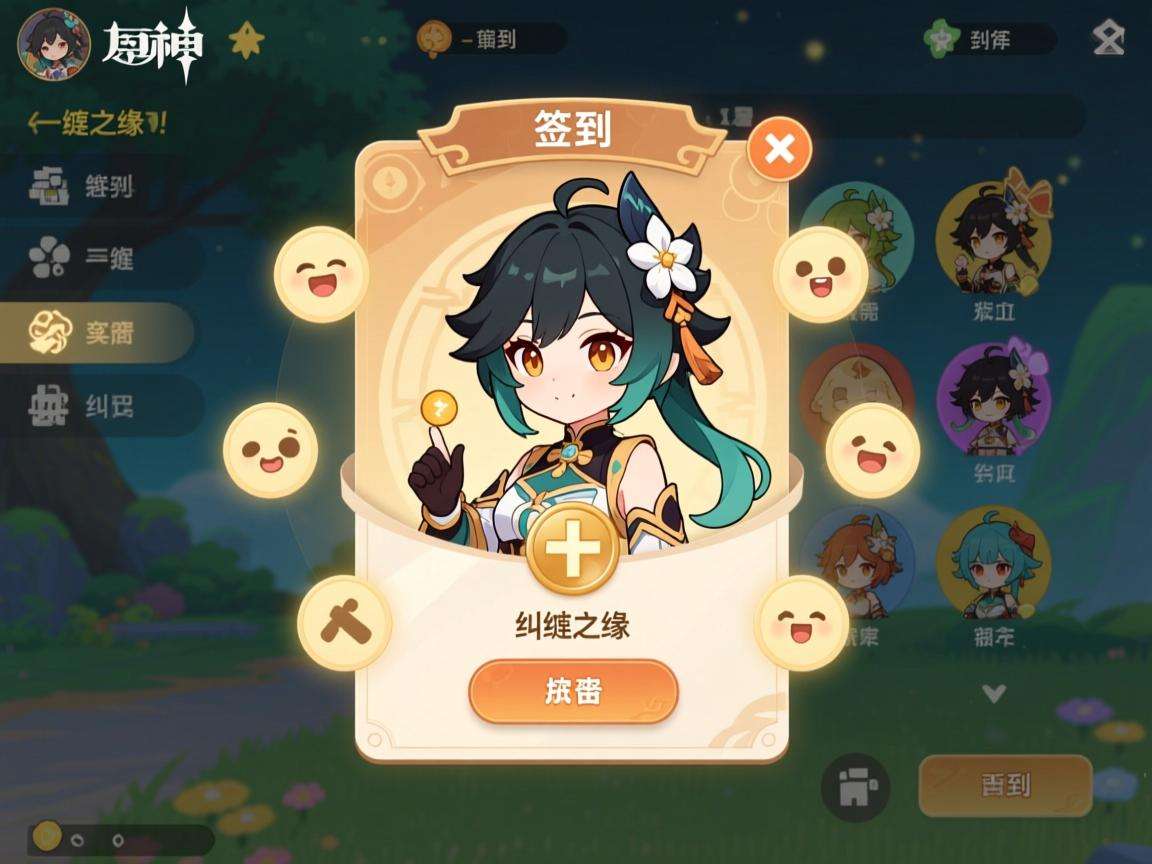Open the sidebar entry with stacked blocks icon
1152x864 pixels.
(x=95, y=186)
